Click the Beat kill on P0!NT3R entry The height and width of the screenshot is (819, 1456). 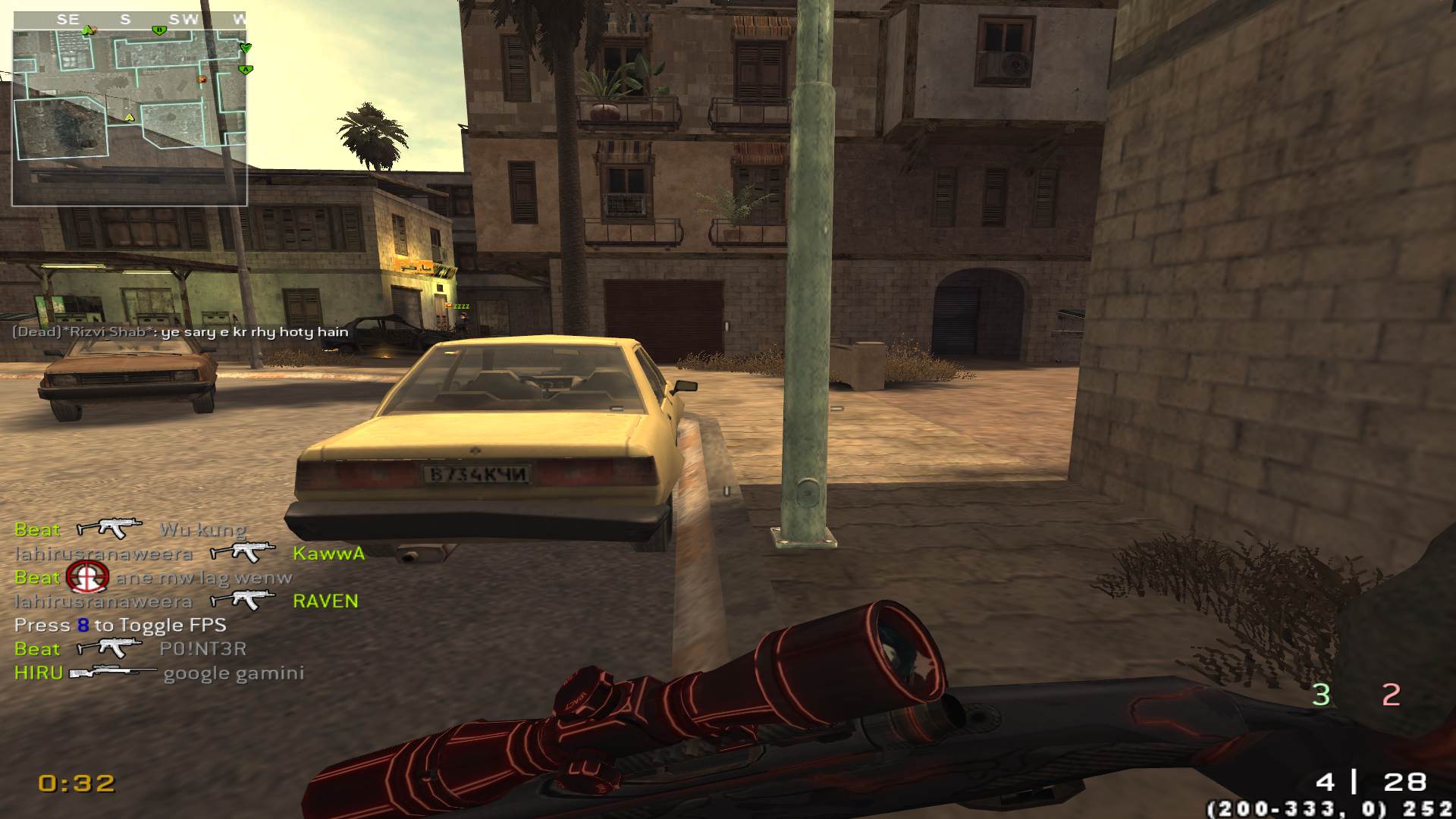click(130, 648)
